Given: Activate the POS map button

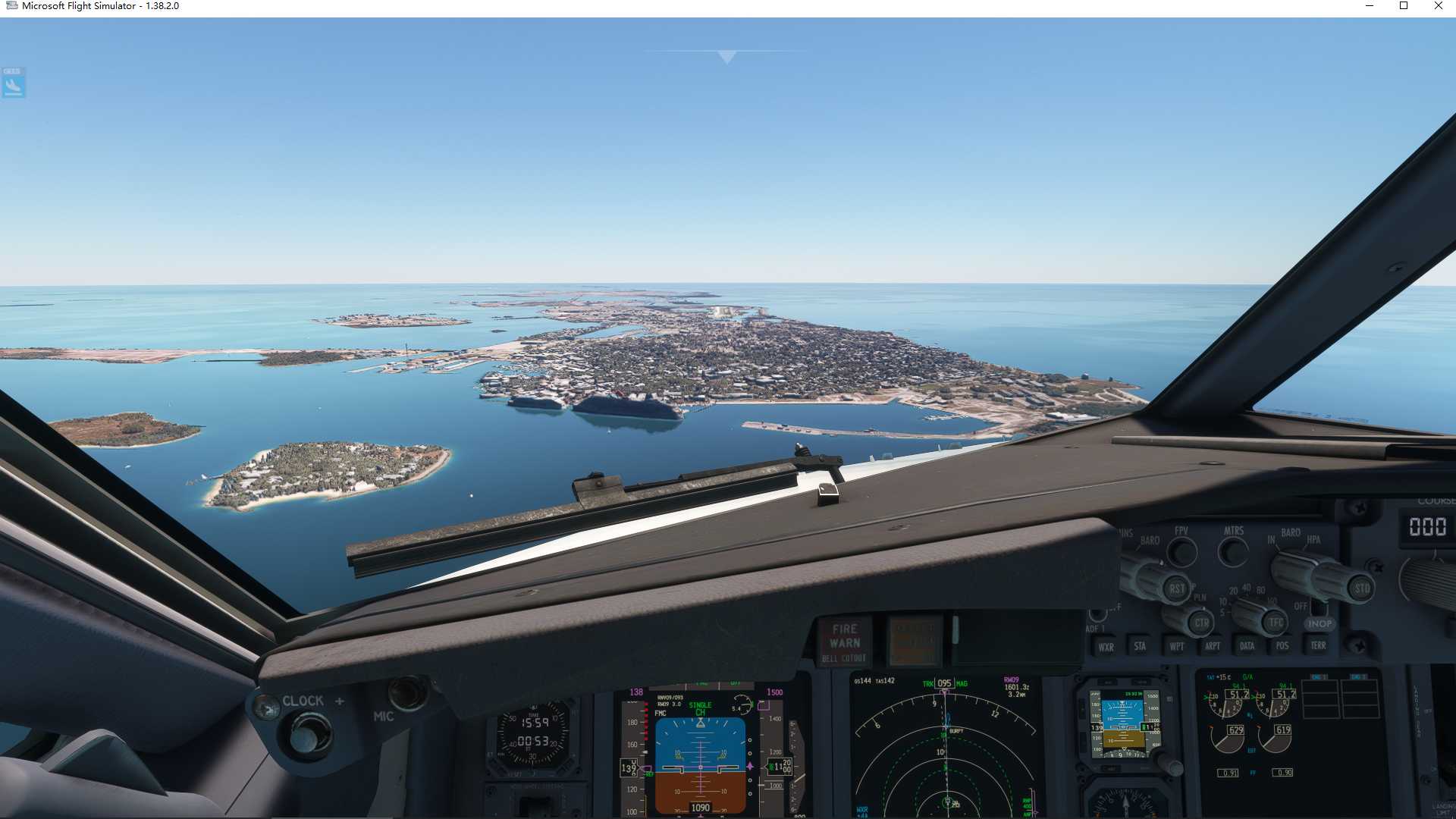Looking at the screenshot, I should coord(1282,646).
